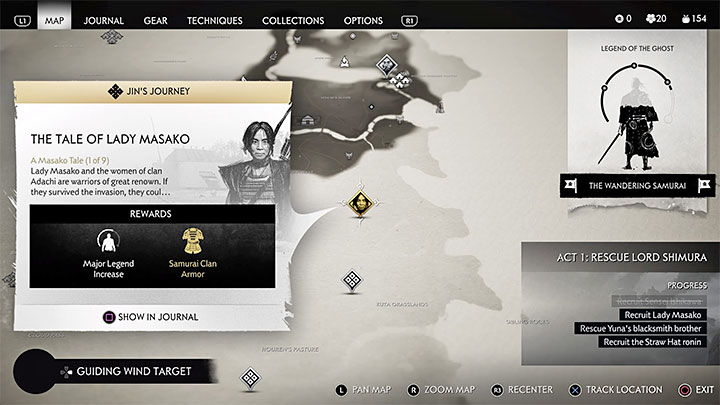
Task: Activate the Guiding Wind Target panel
Action: [125, 371]
